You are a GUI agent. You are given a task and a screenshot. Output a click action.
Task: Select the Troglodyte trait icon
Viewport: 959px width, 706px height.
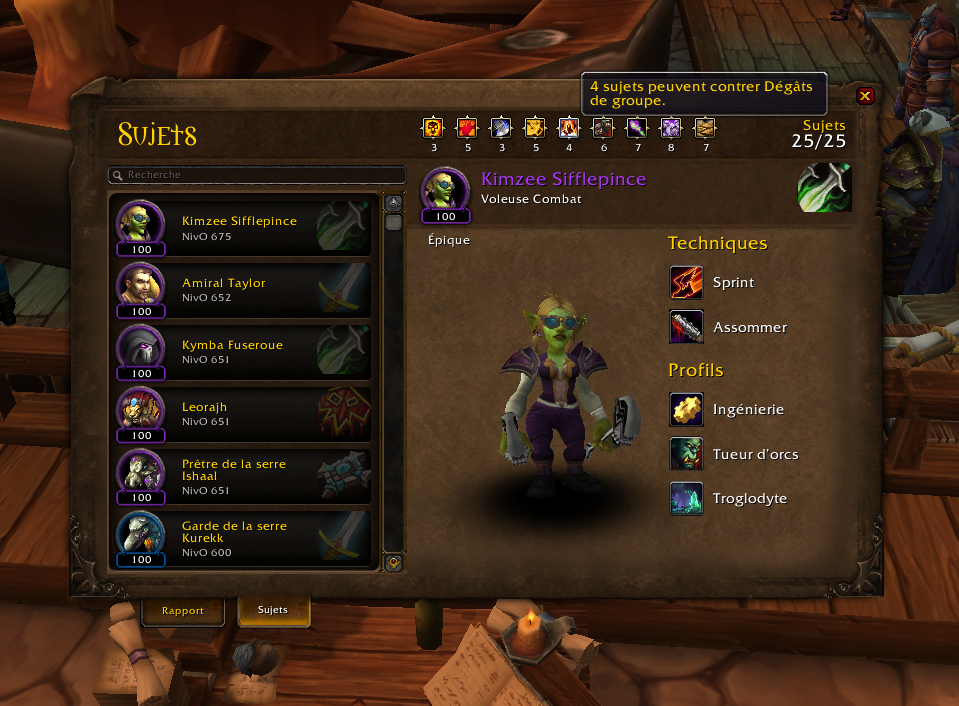coord(686,500)
